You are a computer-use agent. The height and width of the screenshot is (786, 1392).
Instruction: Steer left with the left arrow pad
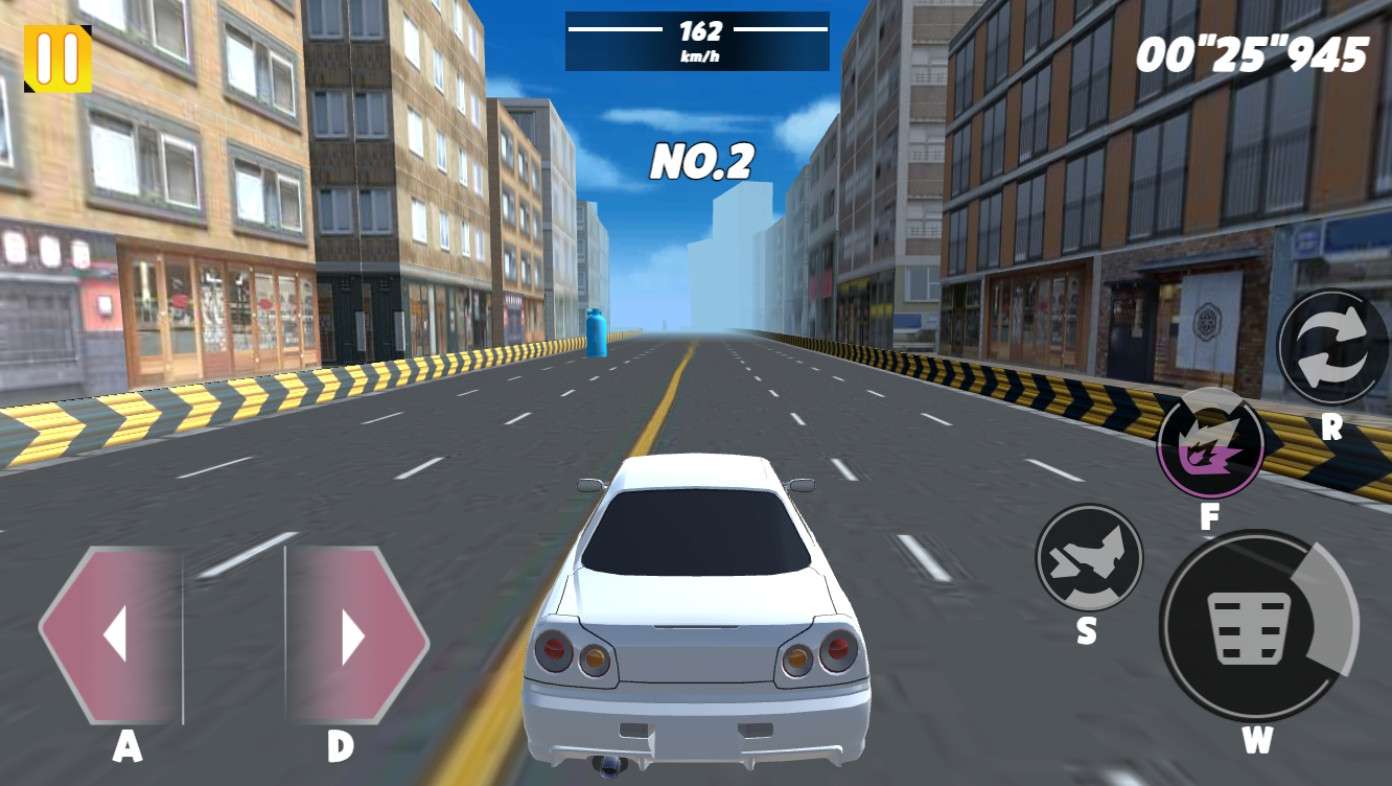112,635
